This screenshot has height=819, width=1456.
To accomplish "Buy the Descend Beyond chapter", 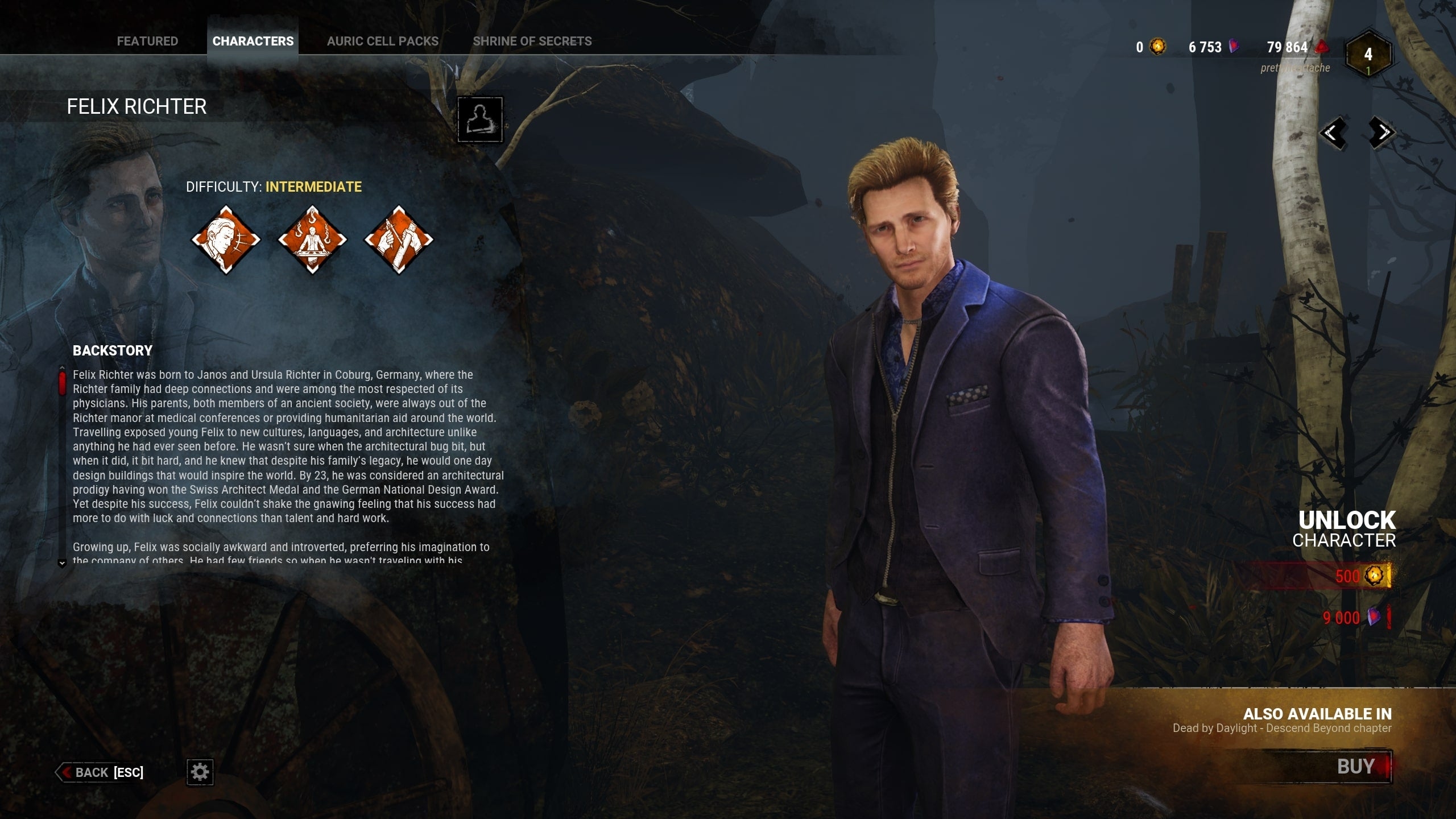I will [1355, 767].
